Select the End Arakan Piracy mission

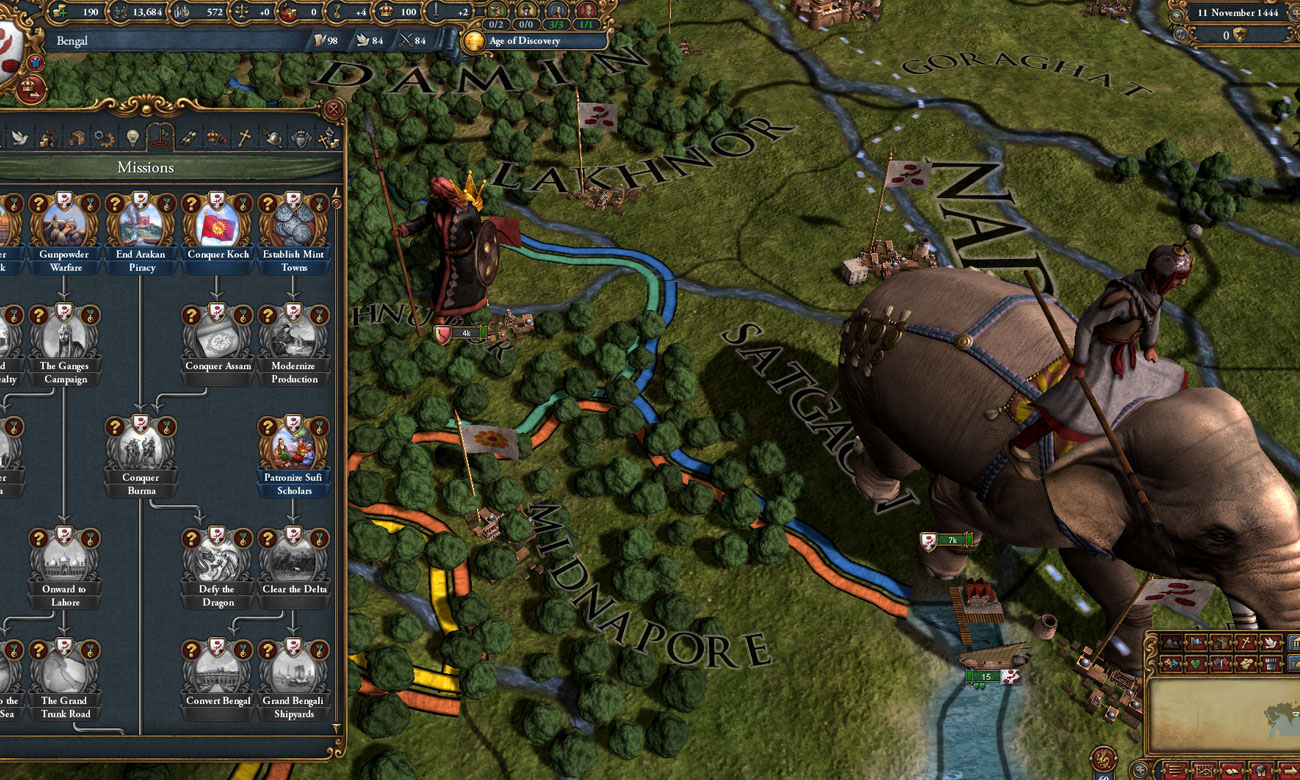pos(141,223)
